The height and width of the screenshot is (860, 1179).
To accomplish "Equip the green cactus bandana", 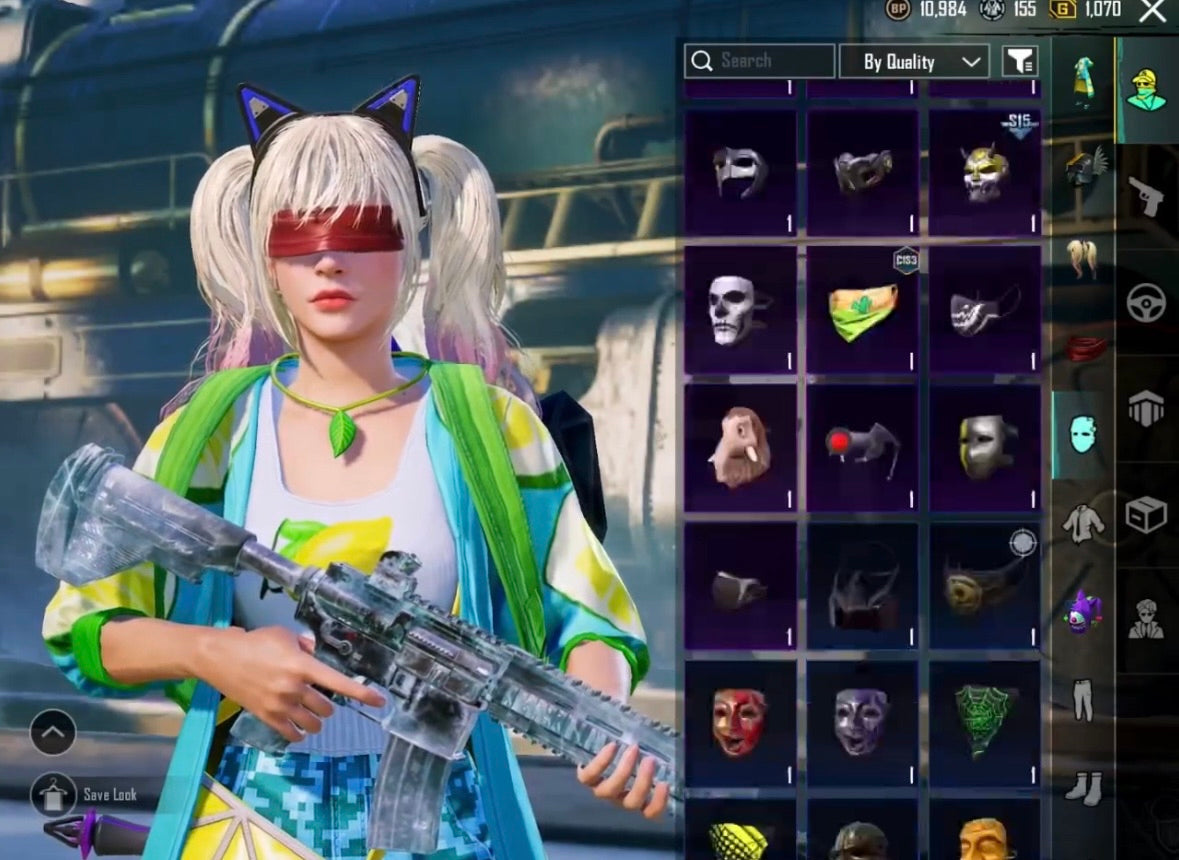I will click(x=862, y=310).
